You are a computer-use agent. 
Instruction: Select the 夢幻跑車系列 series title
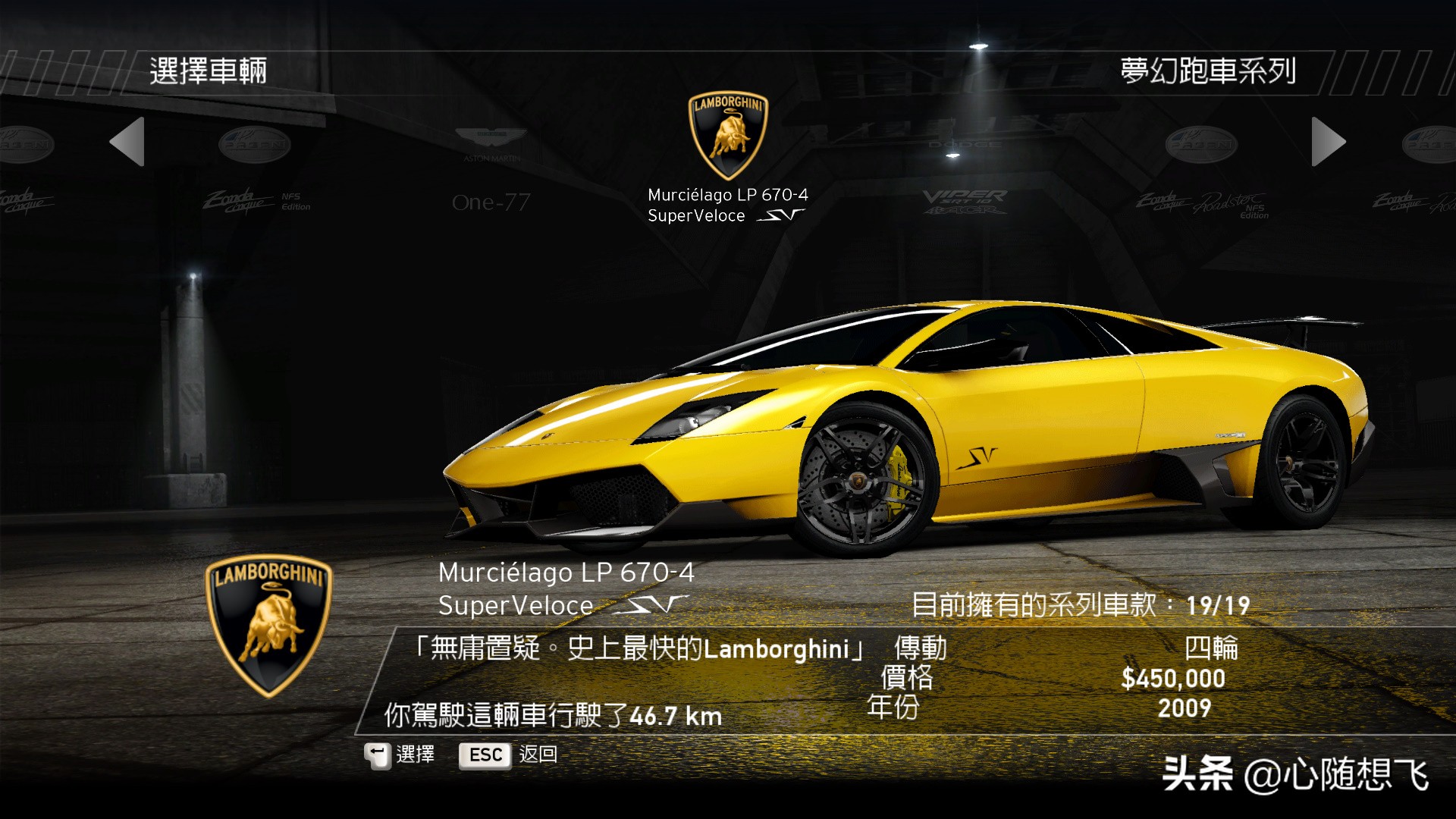(x=1210, y=71)
